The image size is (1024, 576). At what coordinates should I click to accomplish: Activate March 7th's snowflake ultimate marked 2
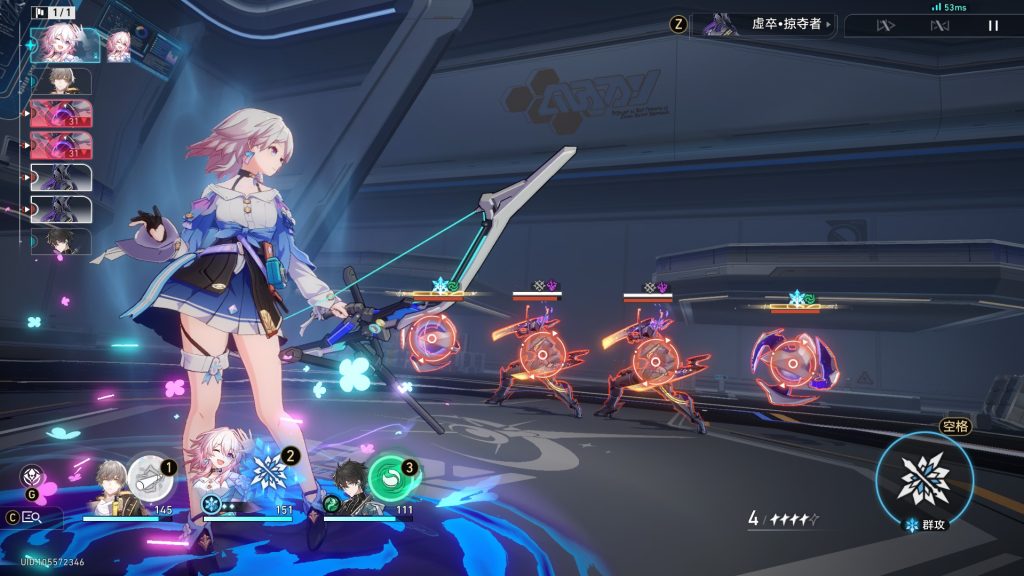[270, 470]
